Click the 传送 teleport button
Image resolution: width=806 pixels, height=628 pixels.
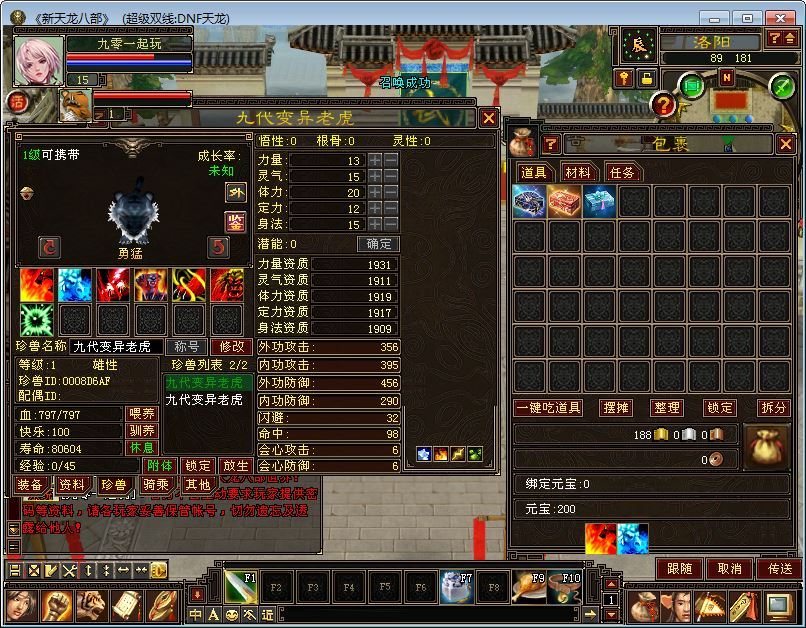778,568
